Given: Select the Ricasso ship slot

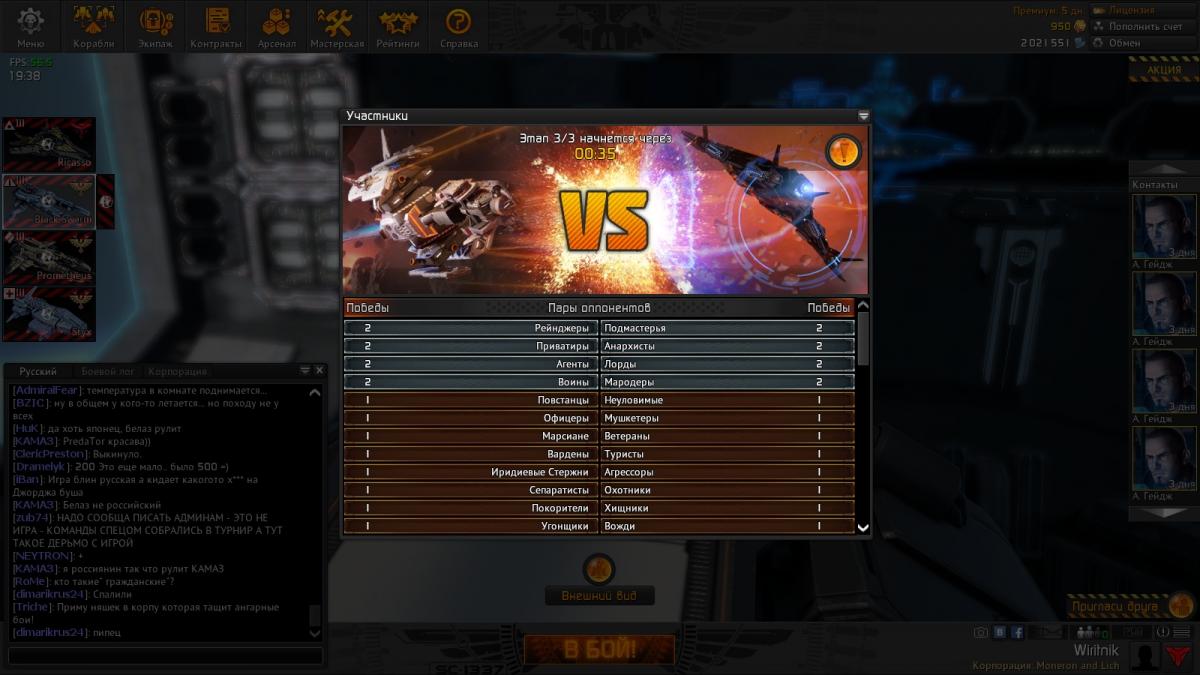Looking at the screenshot, I should point(49,144).
